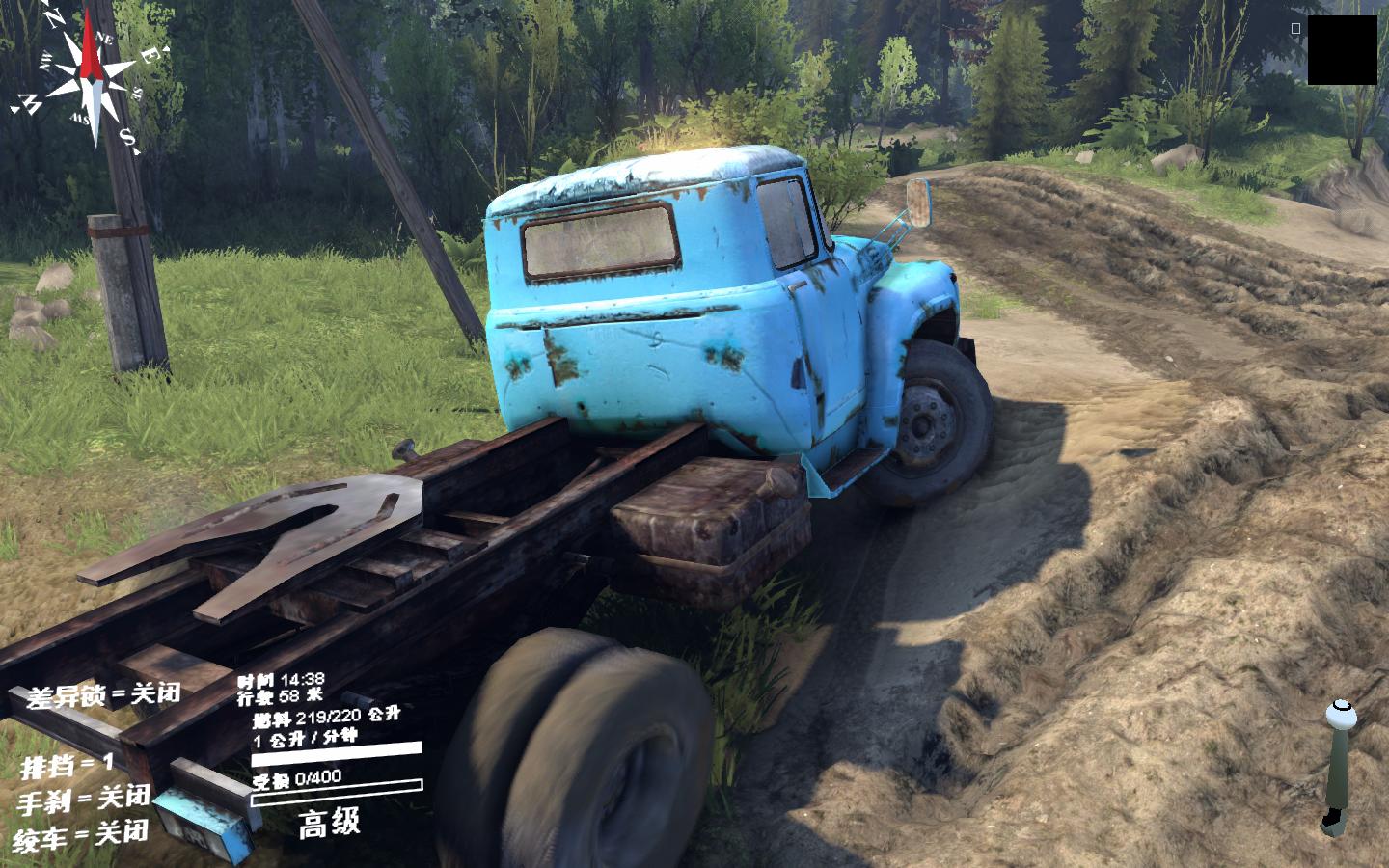Toggle the differential lock (差异锁) setting

(104, 695)
